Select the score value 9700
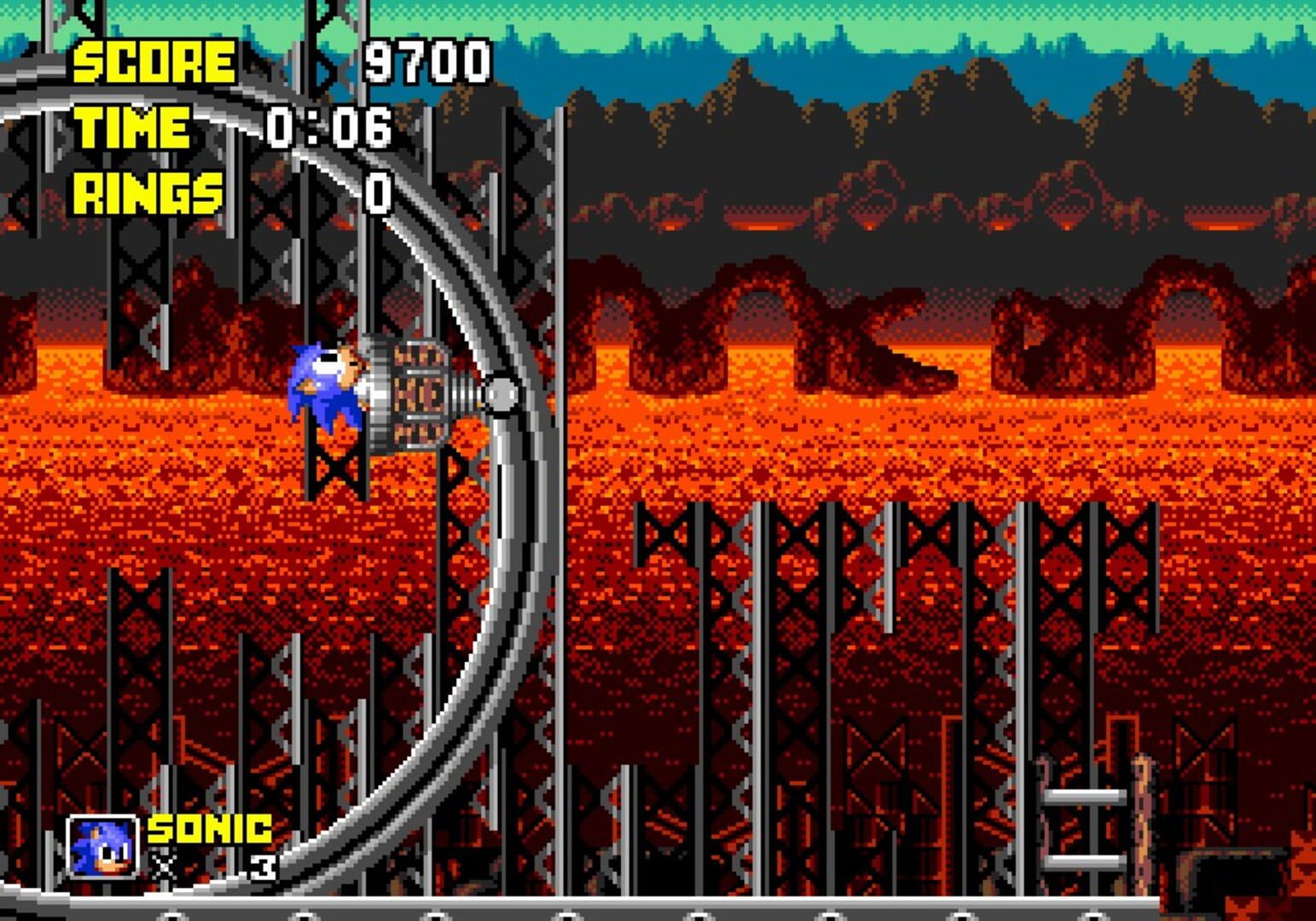The height and width of the screenshot is (921, 1316). tap(426, 61)
